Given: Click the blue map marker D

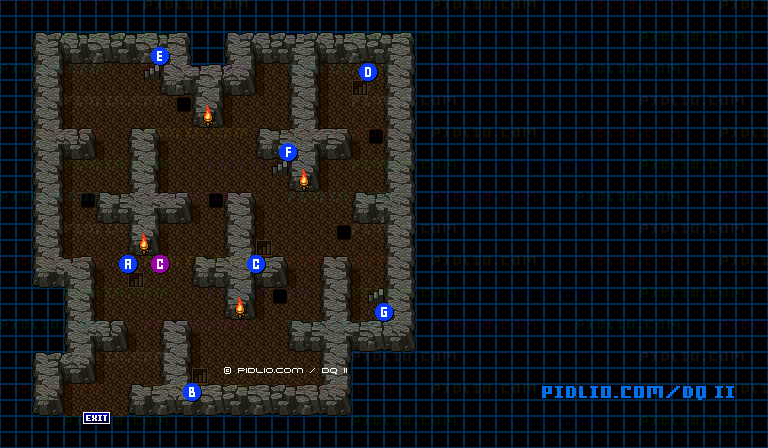Looking at the screenshot, I should click(x=368, y=72).
